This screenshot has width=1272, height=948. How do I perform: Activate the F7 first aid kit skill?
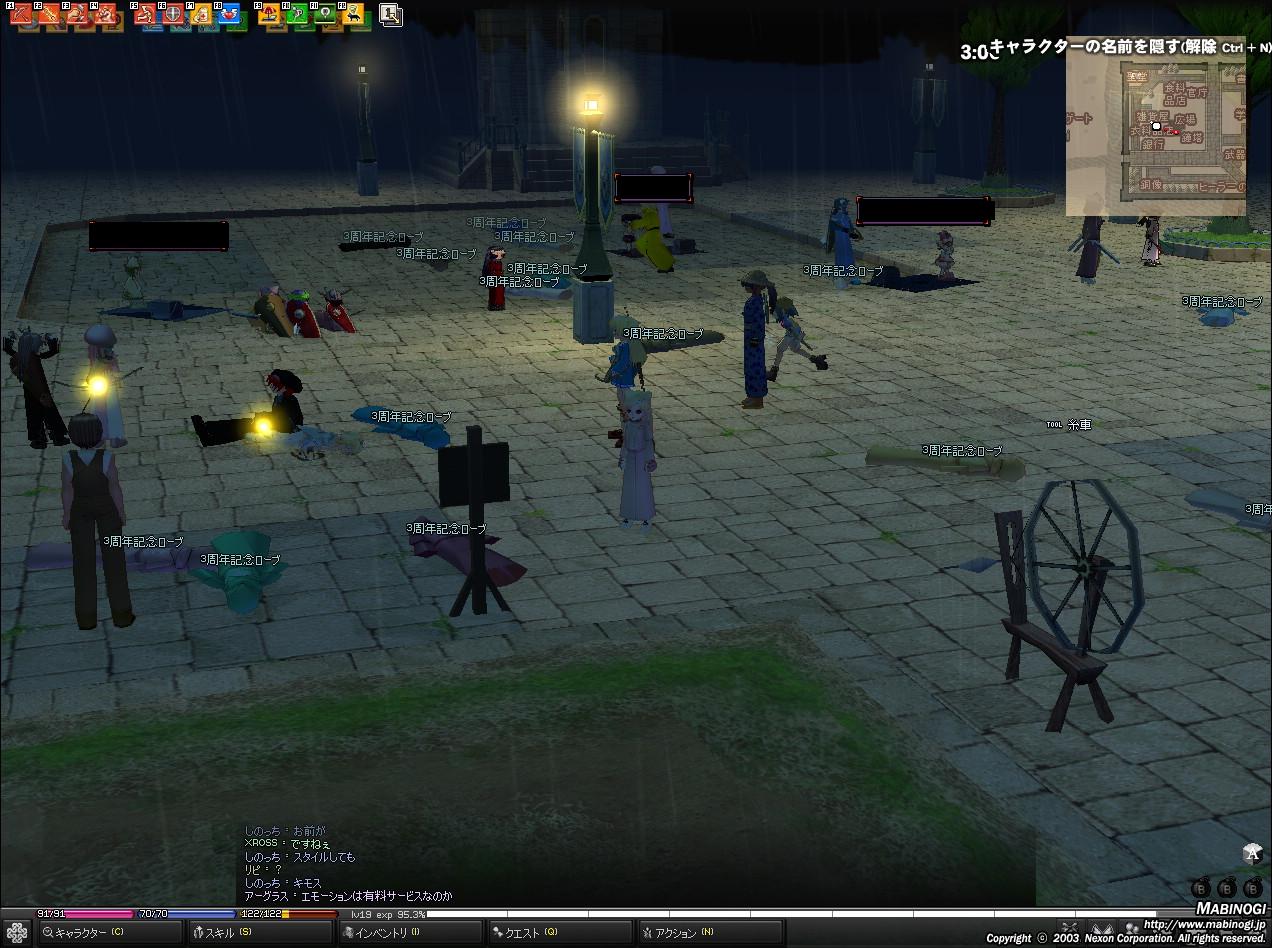[x=201, y=16]
